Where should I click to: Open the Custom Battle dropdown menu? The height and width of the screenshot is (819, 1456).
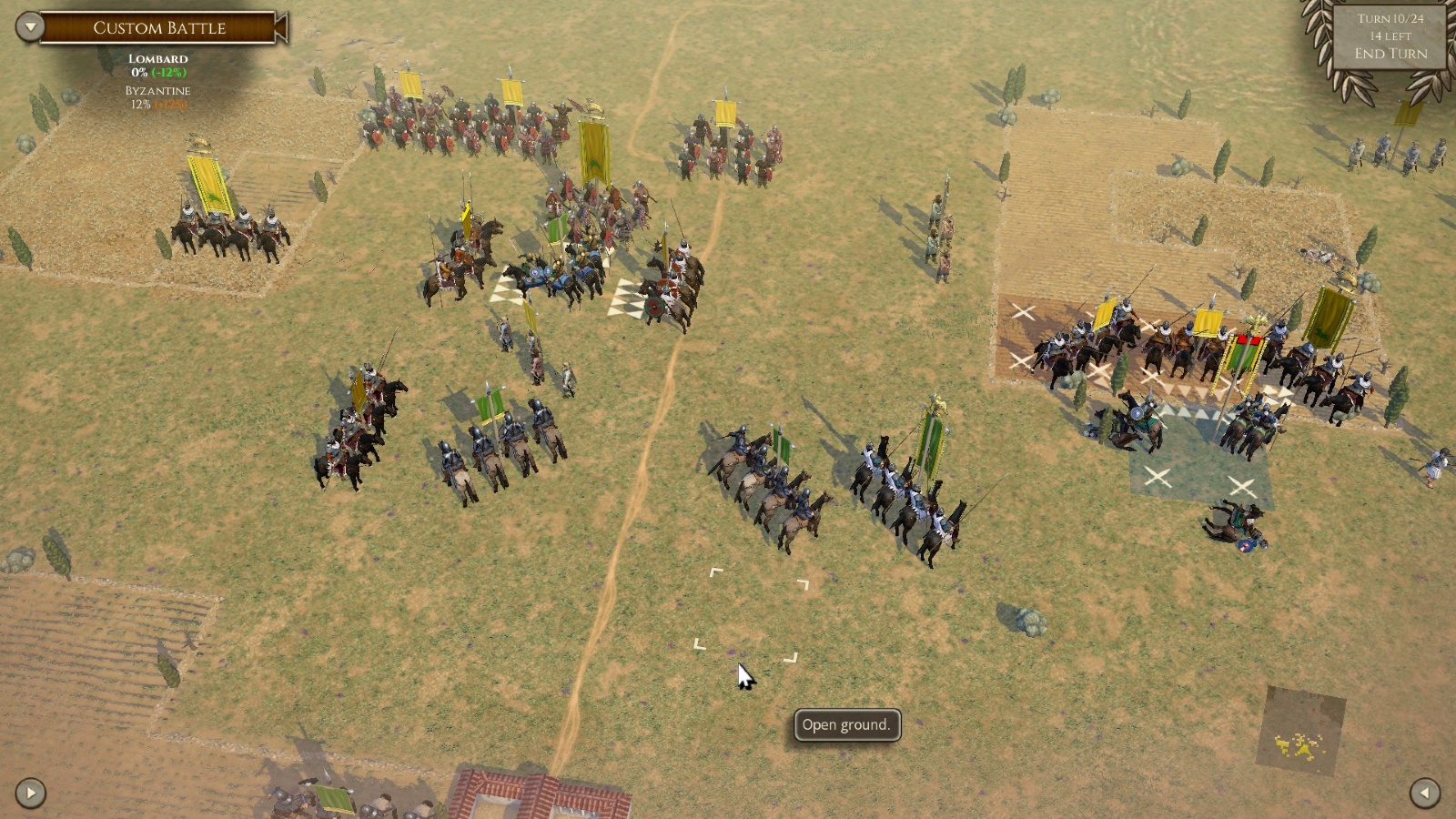[x=30, y=26]
